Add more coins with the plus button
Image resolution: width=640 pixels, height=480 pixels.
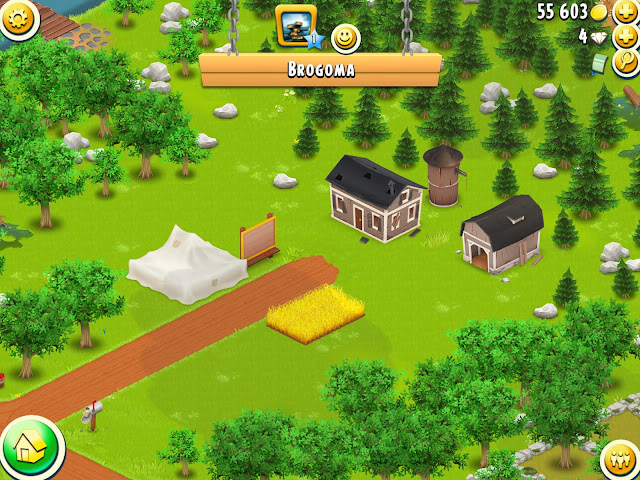pyautogui.click(x=627, y=11)
